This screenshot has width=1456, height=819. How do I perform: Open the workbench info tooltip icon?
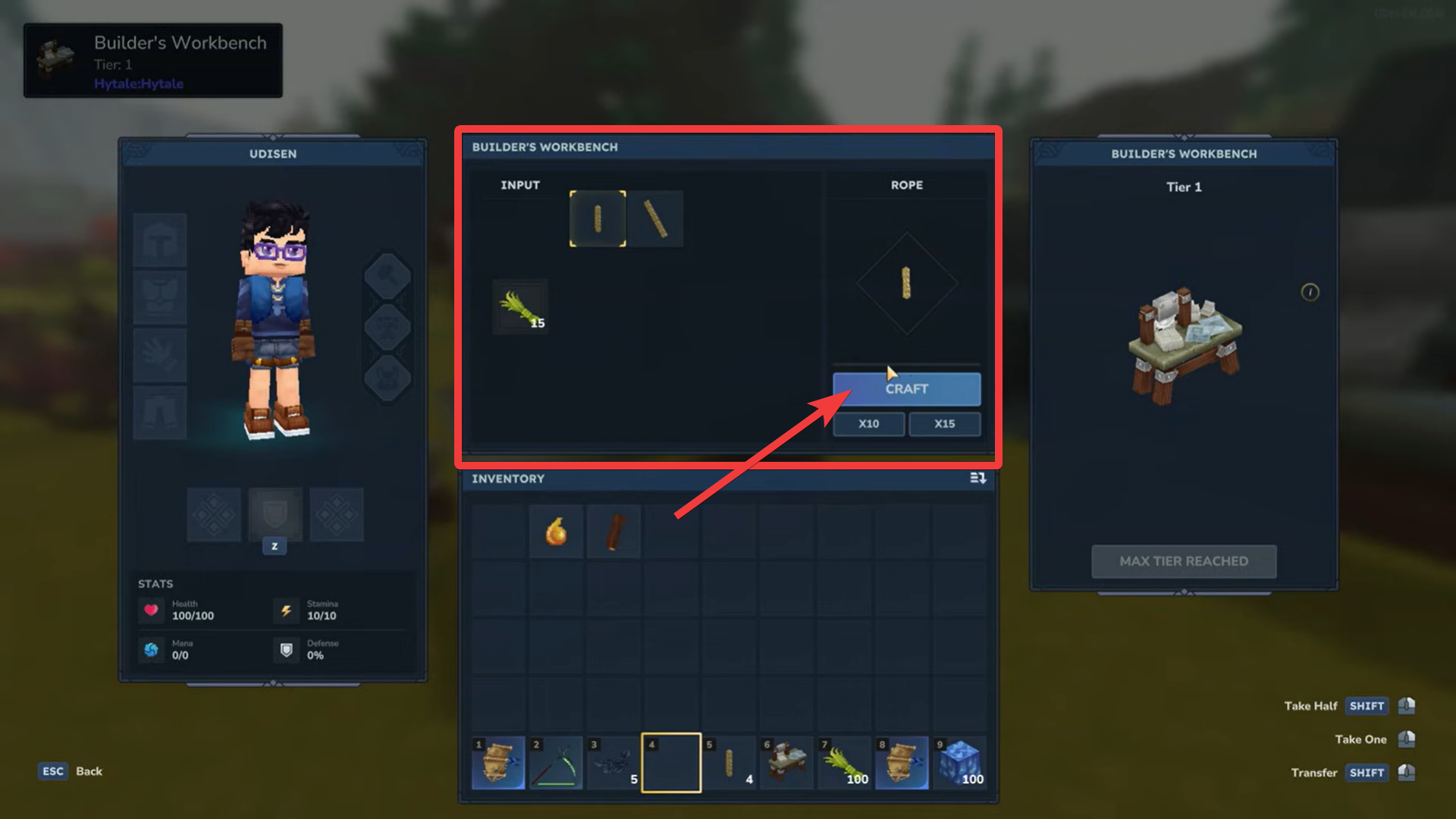(x=1310, y=293)
